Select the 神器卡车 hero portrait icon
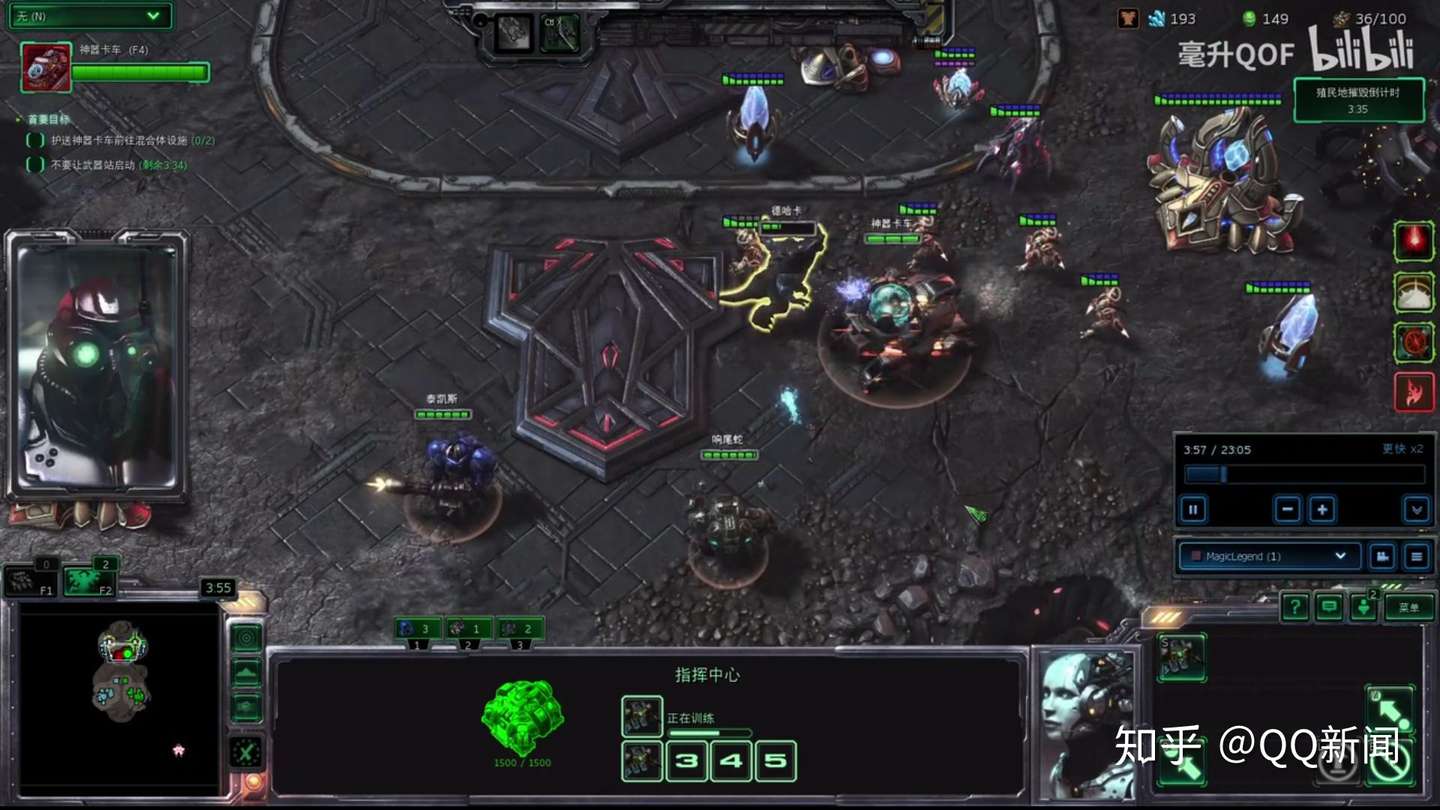This screenshot has height=810, width=1440. (x=46, y=68)
